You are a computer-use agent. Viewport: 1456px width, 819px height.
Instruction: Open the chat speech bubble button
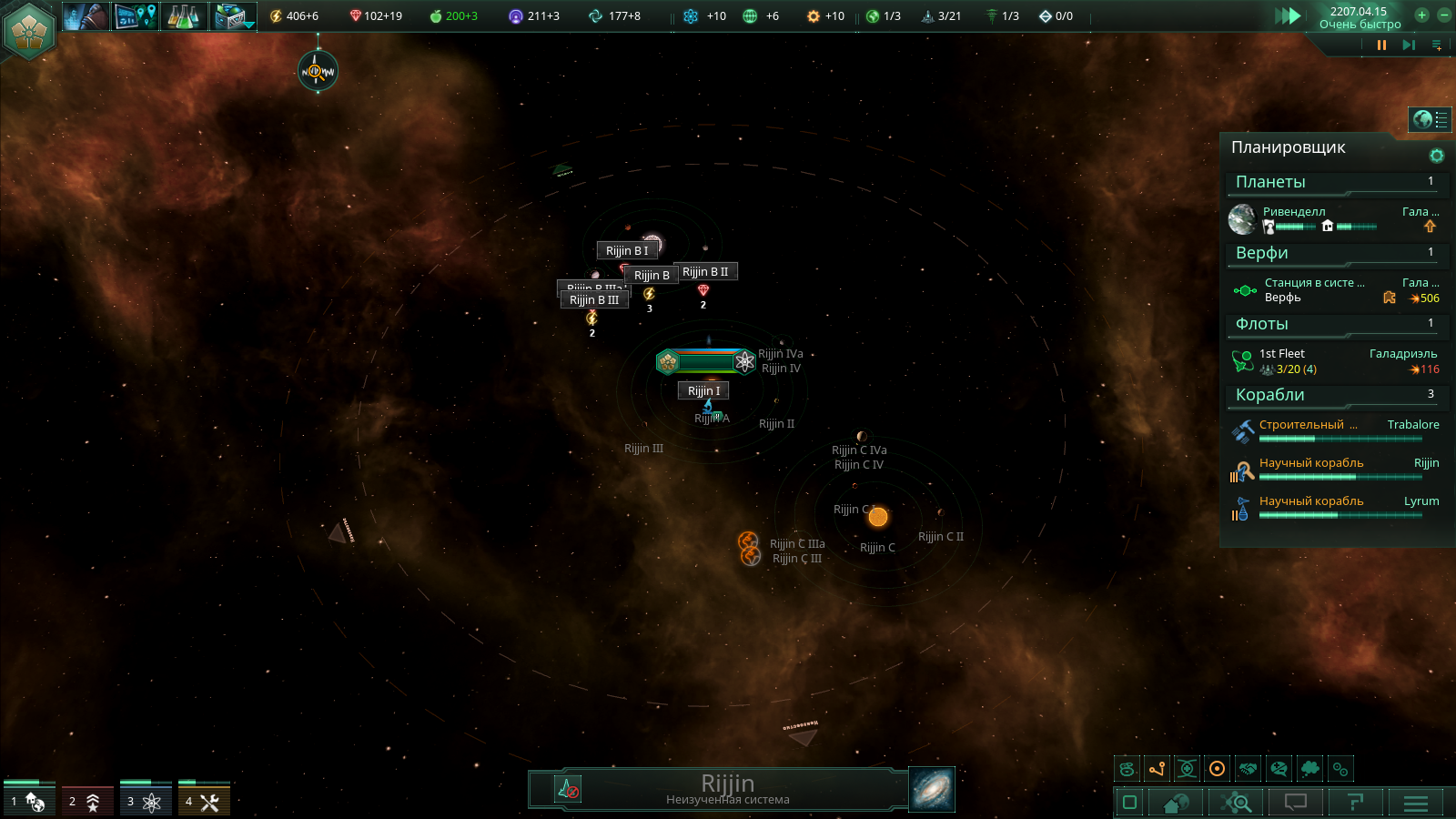pyautogui.click(x=1295, y=803)
